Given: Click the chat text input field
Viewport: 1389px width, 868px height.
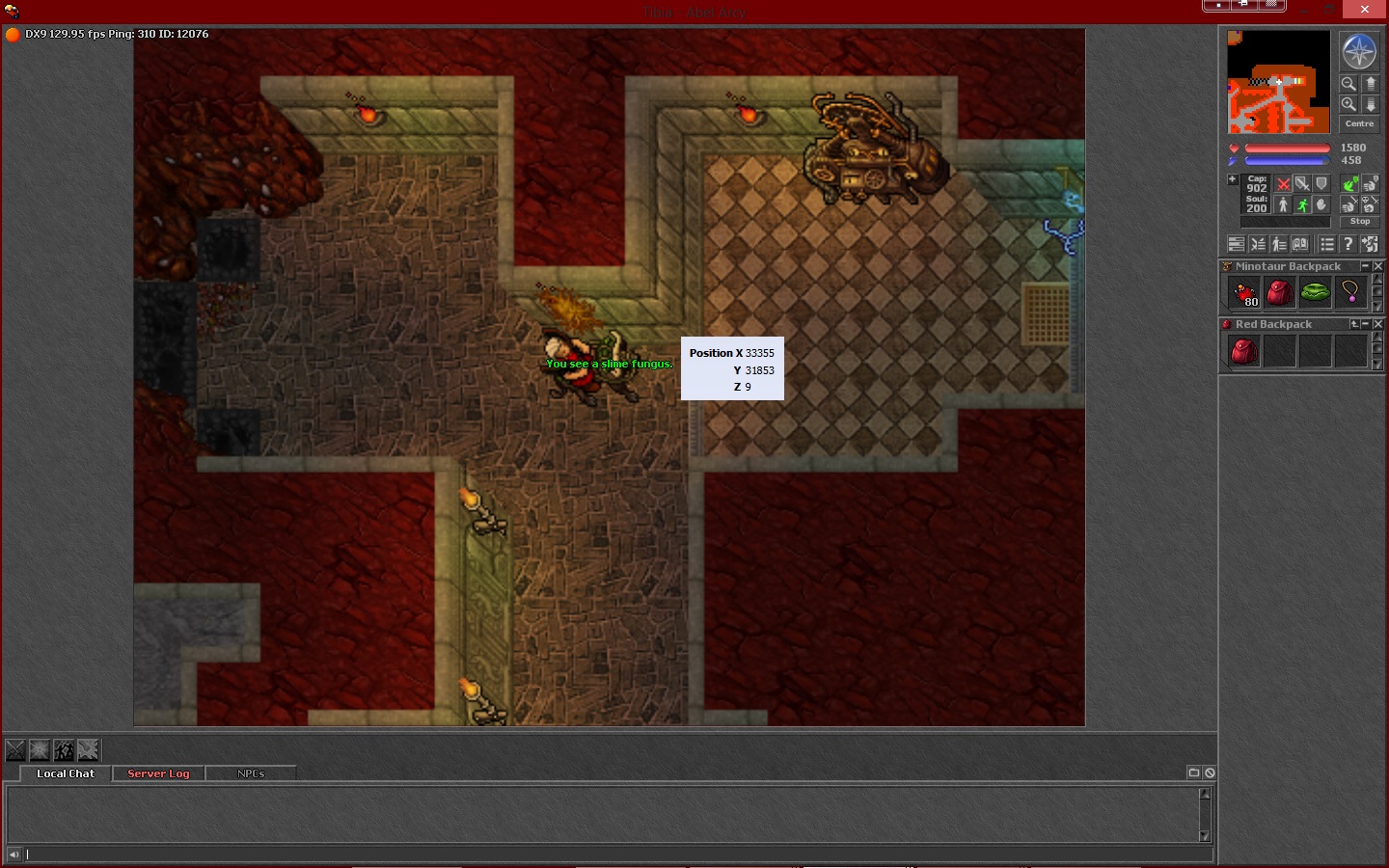Looking at the screenshot, I should 617,854.
